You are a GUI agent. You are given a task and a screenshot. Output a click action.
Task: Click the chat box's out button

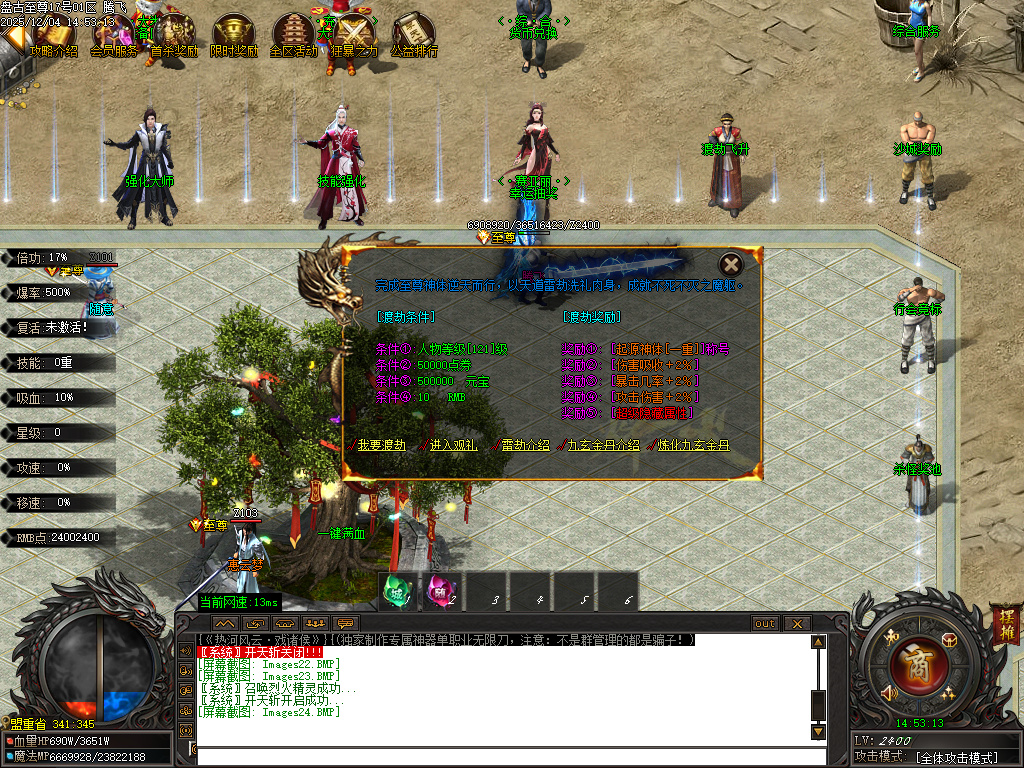point(765,624)
